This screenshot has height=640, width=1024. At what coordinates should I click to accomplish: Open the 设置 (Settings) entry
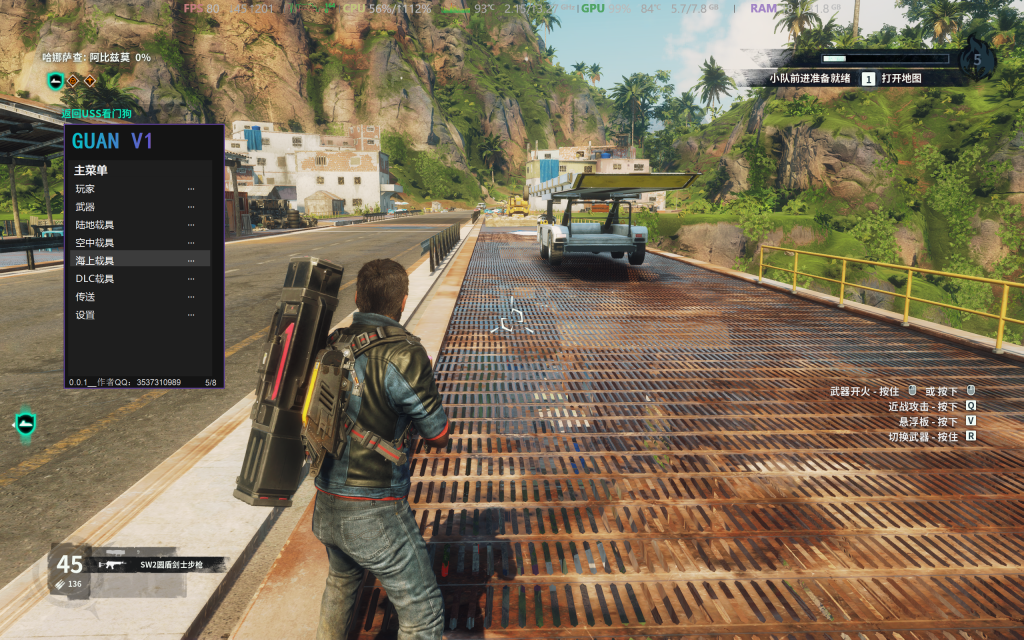[x=86, y=315]
